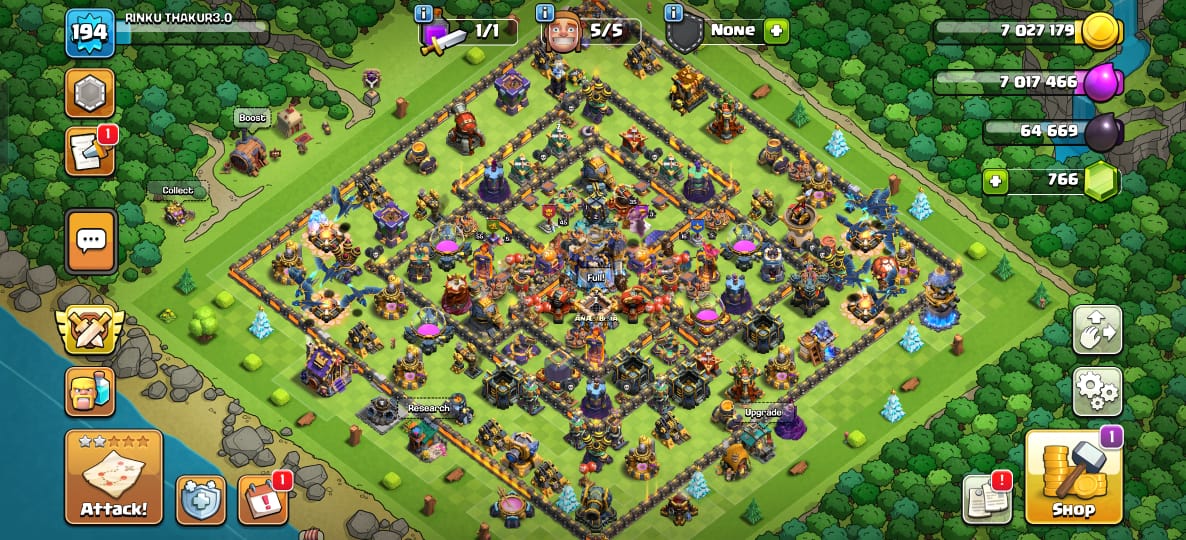Add a shield with the green plus
Viewport: 1186px width, 540px height.
click(776, 31)
